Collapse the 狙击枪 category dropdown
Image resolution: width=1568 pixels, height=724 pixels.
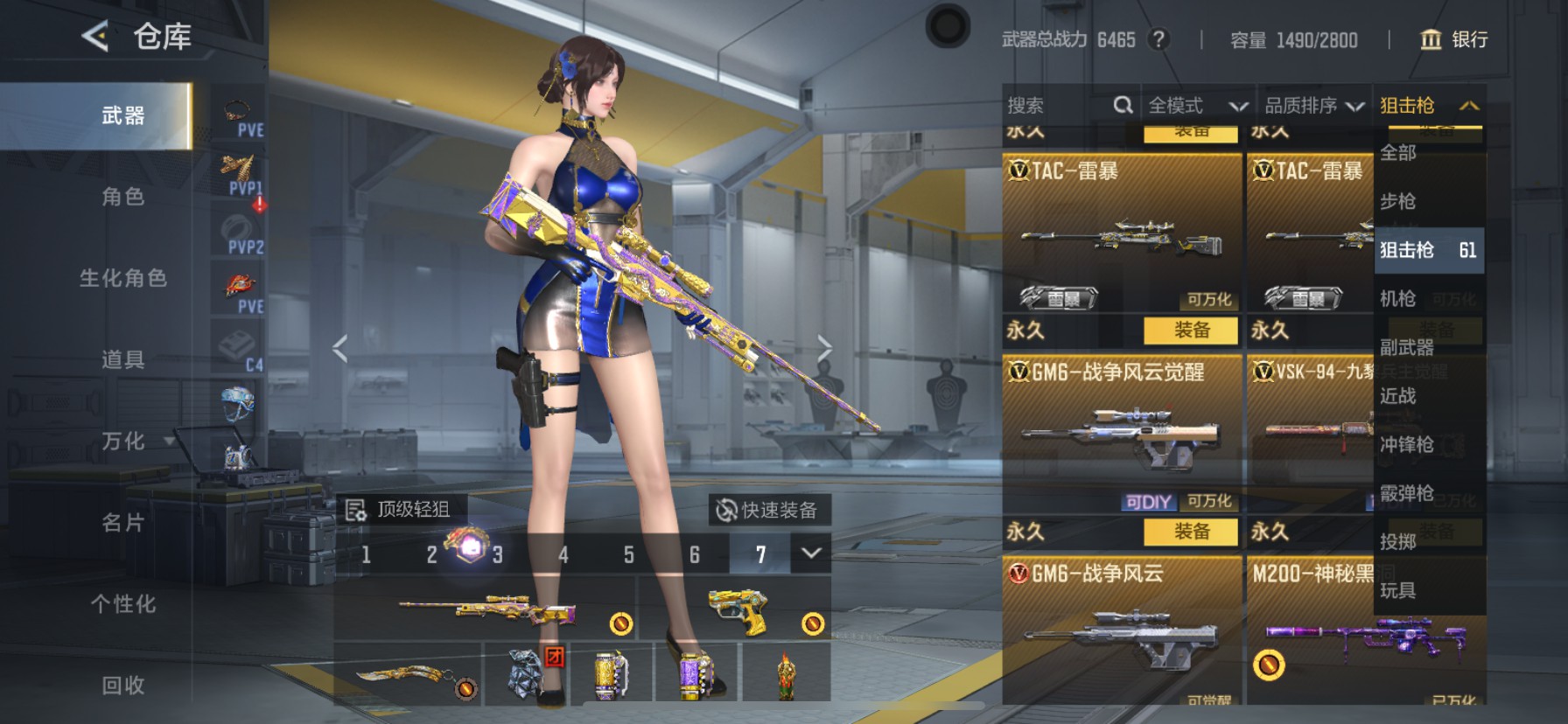[1468, 104]
